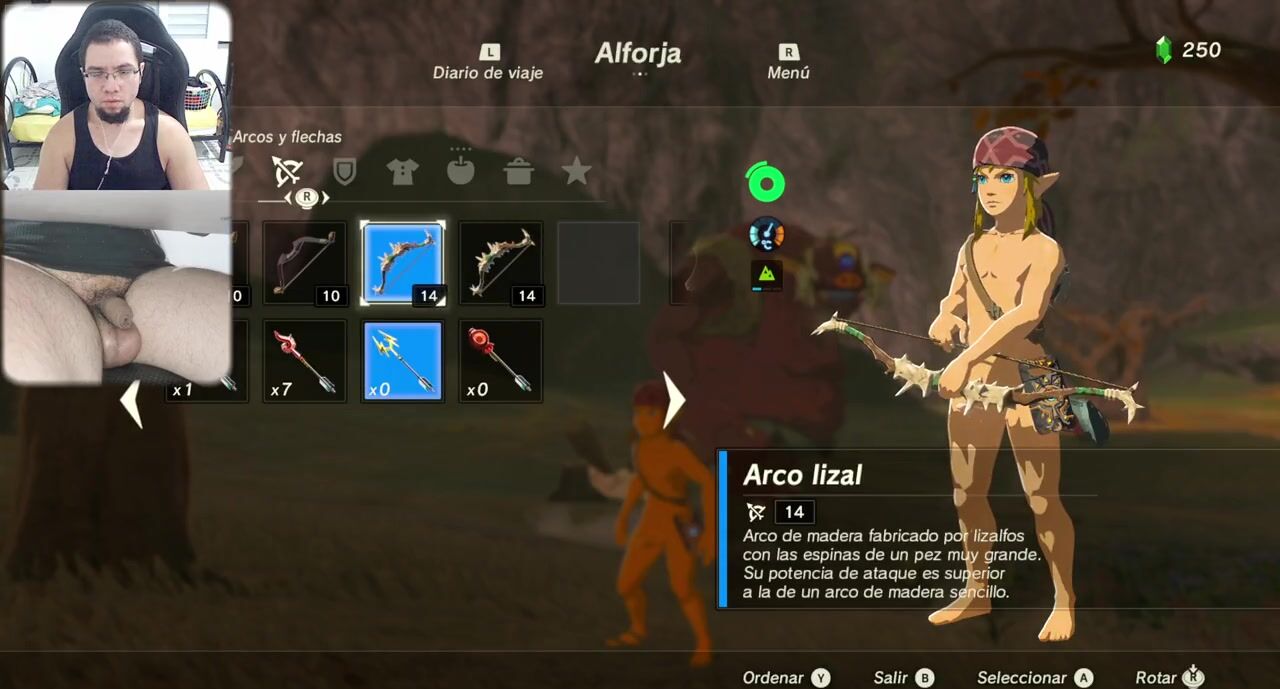Open the apple materials category

tap(460, 172)
